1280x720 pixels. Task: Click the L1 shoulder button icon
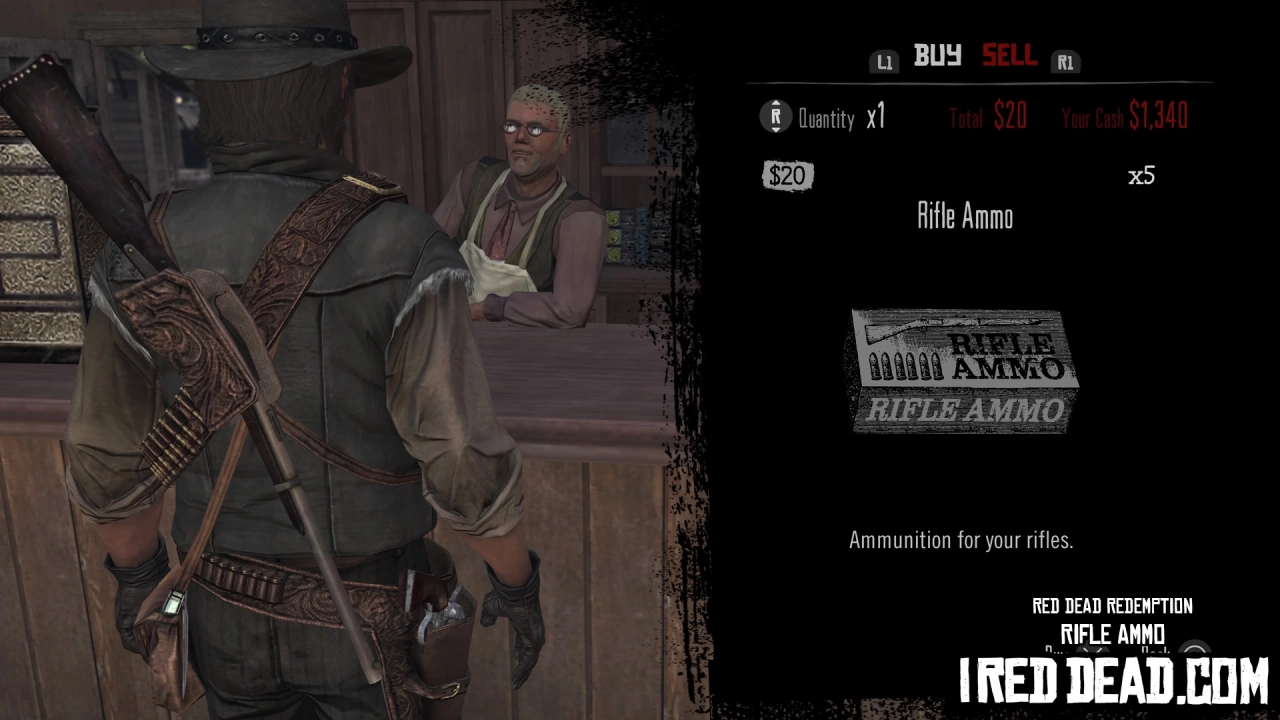coord(884,61)
